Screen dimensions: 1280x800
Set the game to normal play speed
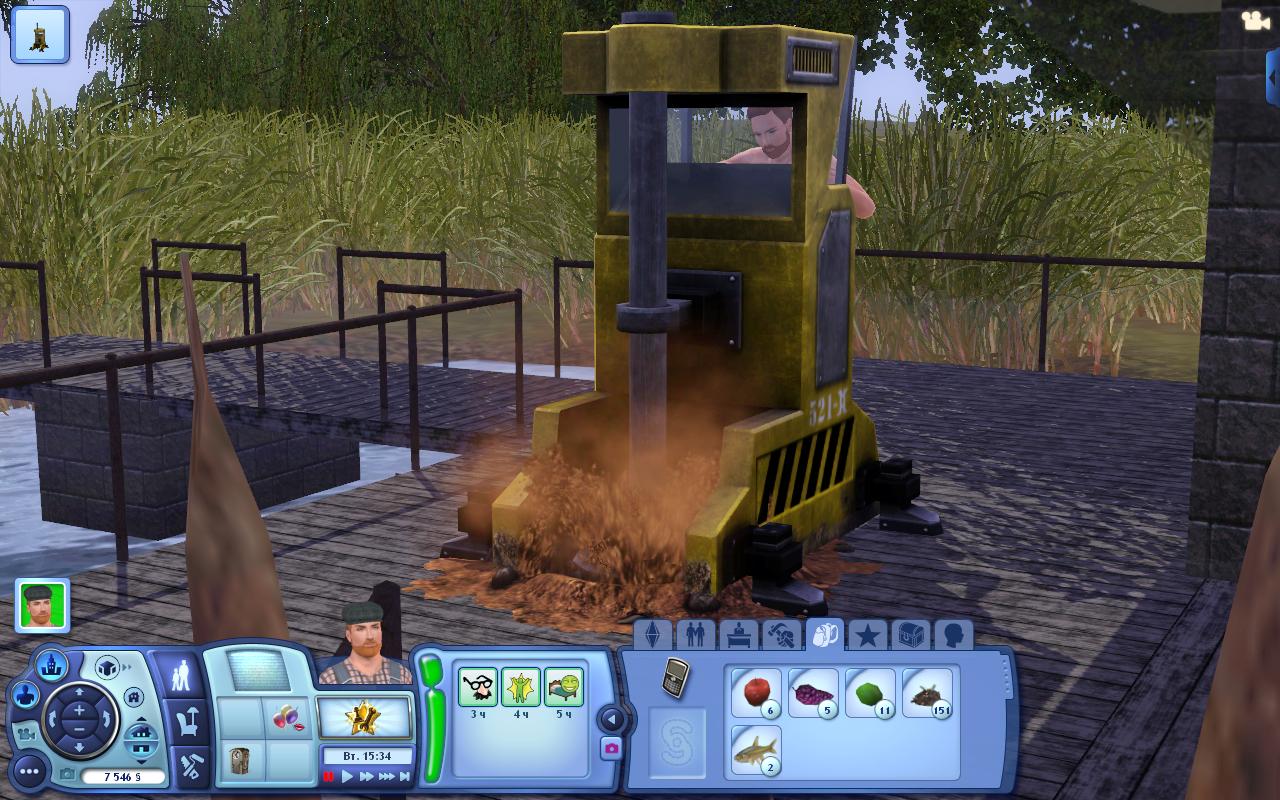[x=347, y=776]
